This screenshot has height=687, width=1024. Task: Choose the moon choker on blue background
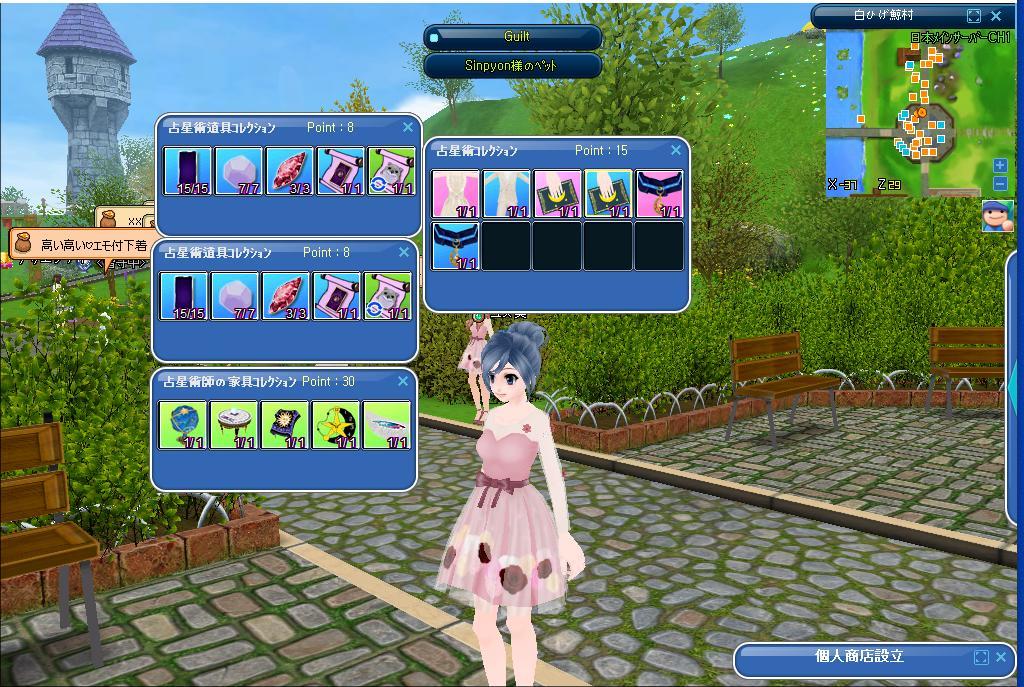coord(457,246)
